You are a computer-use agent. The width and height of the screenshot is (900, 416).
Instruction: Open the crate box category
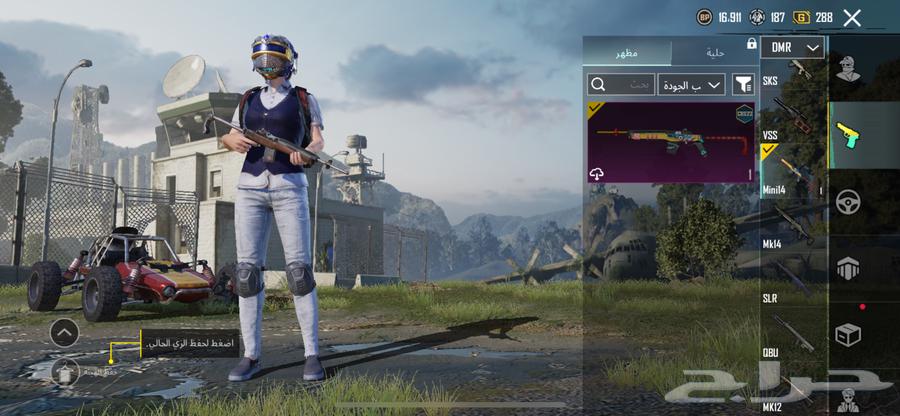[x=848, y=334]
